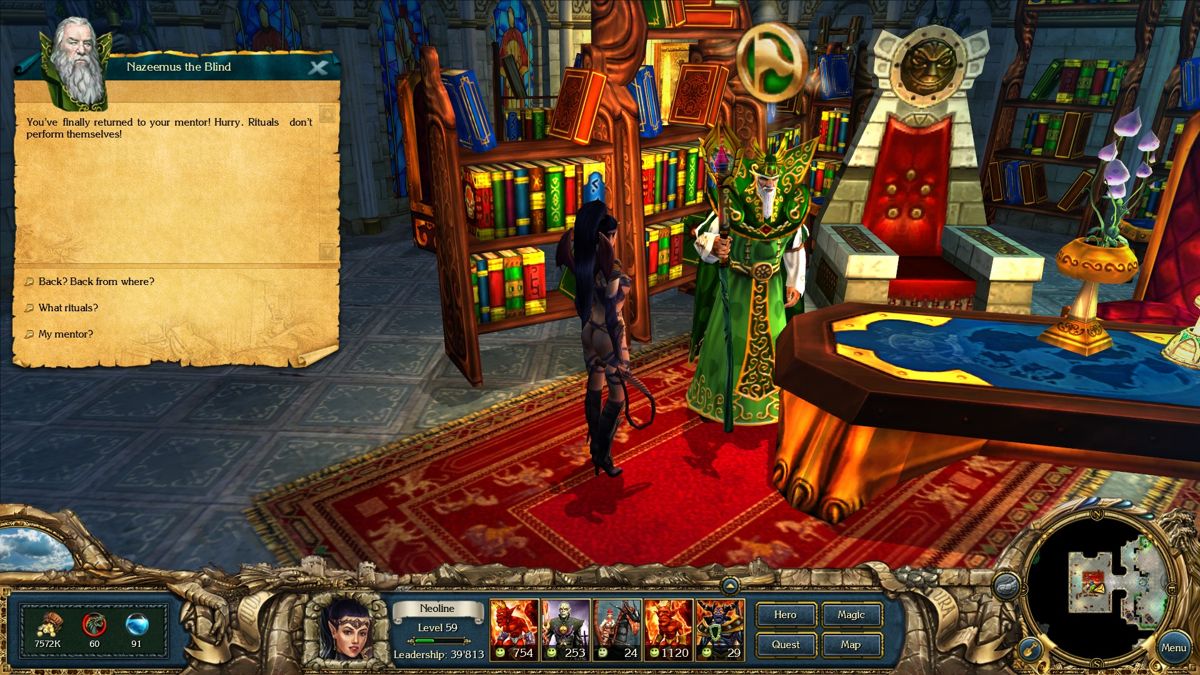Ask "Back? Back from where?"
The height and width of the screenshot is (675, 1200).
(x=96, y=282)
